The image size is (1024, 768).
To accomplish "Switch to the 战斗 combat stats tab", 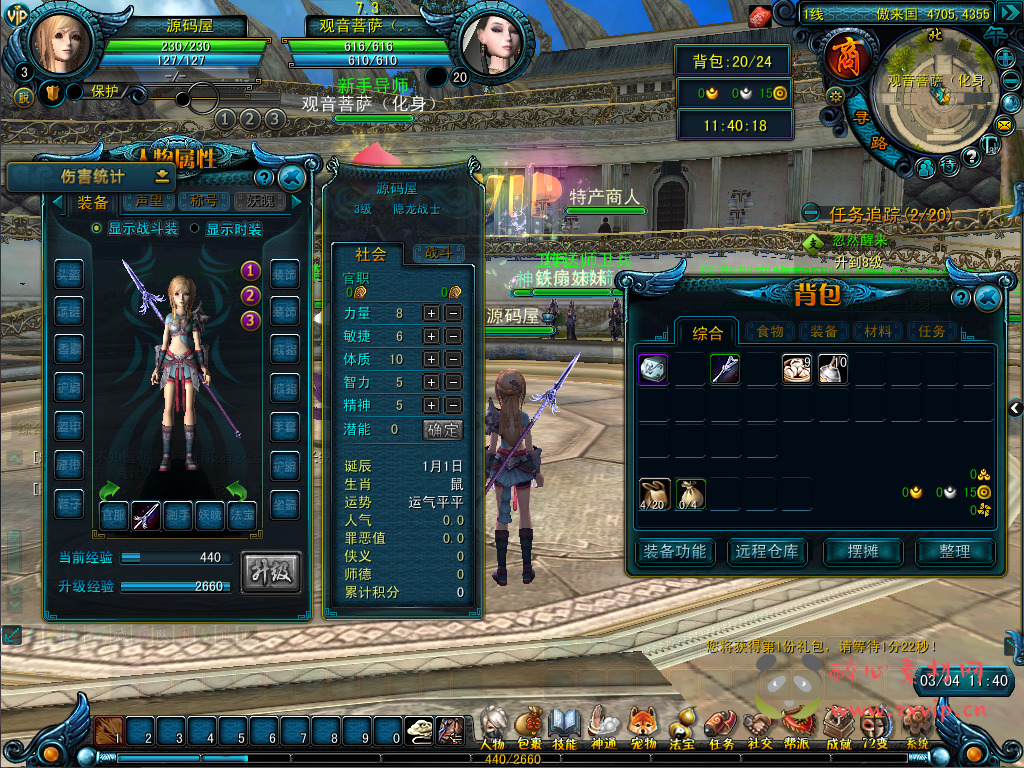I will [440, 254].
